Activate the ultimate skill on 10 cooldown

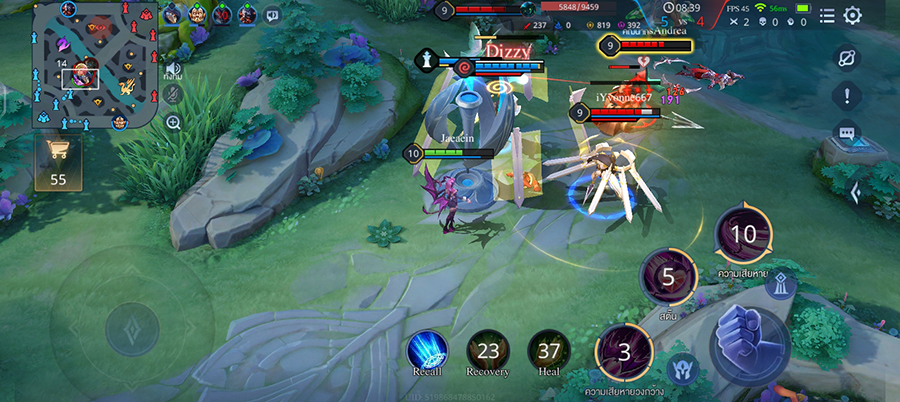(743, 235)
